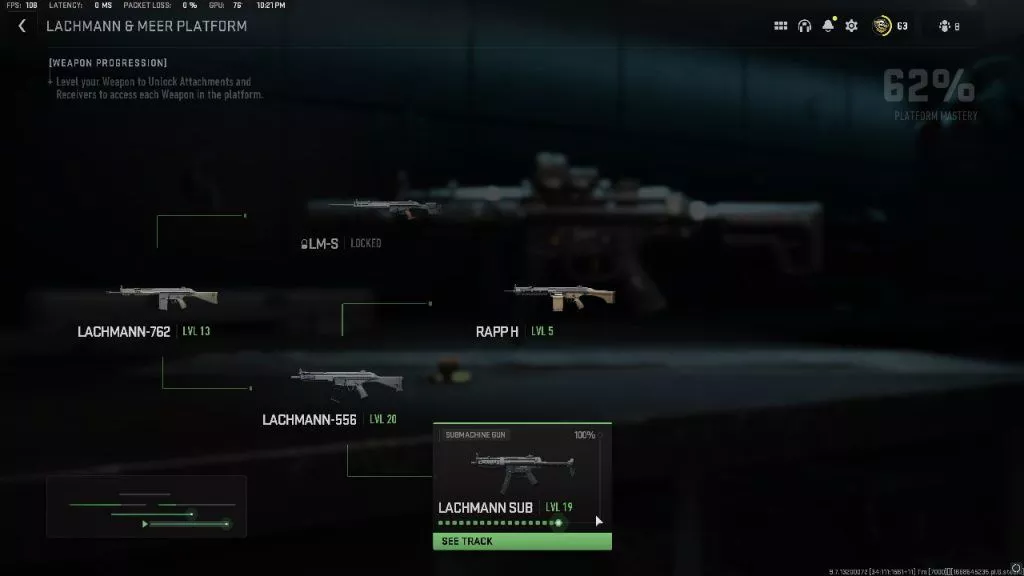Viewport: 1024px width, 576px height.
Task: Open the platform tree overview minimap
Action: [146, 506]
